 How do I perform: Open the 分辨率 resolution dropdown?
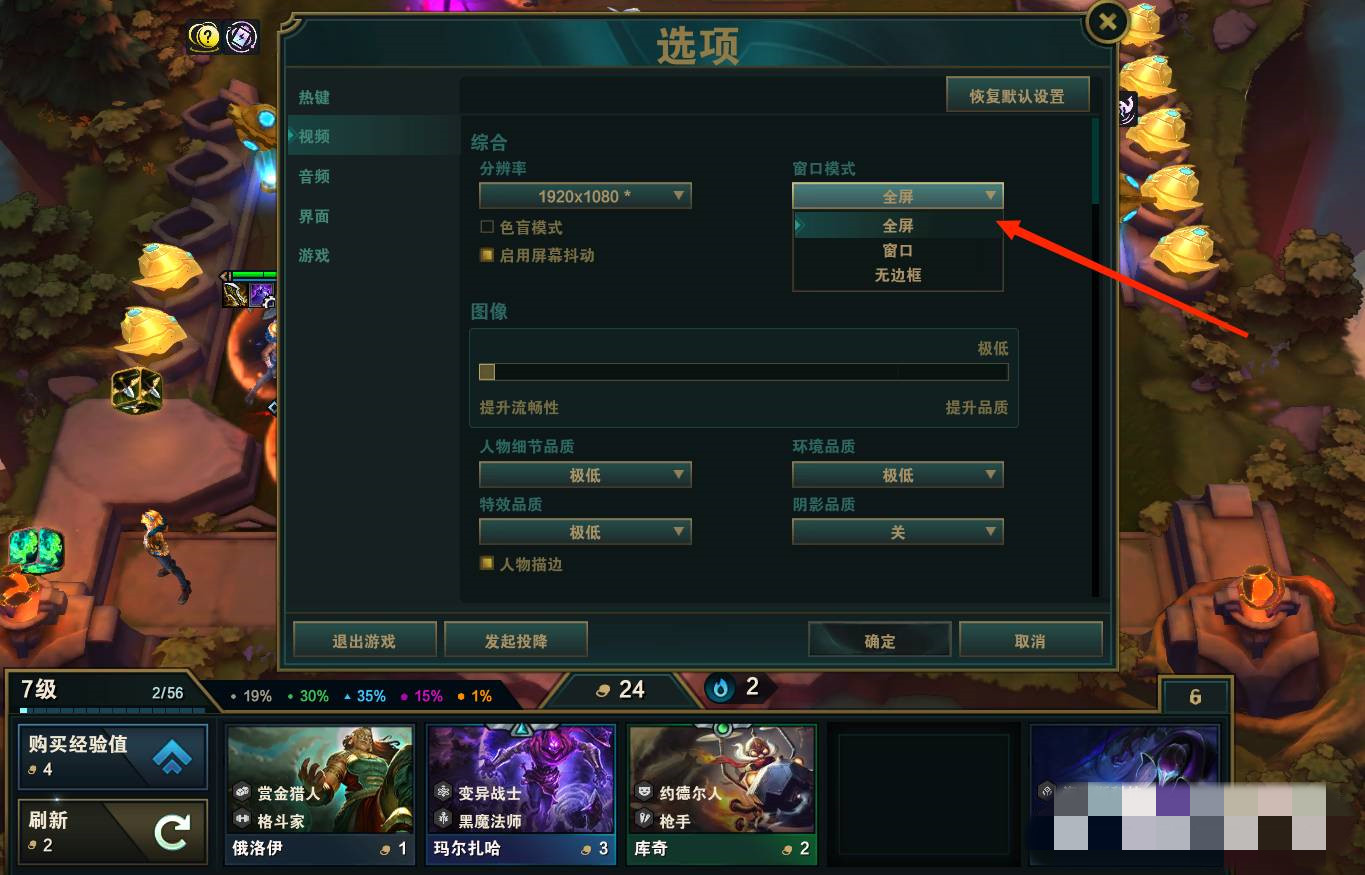coord(585,196)
